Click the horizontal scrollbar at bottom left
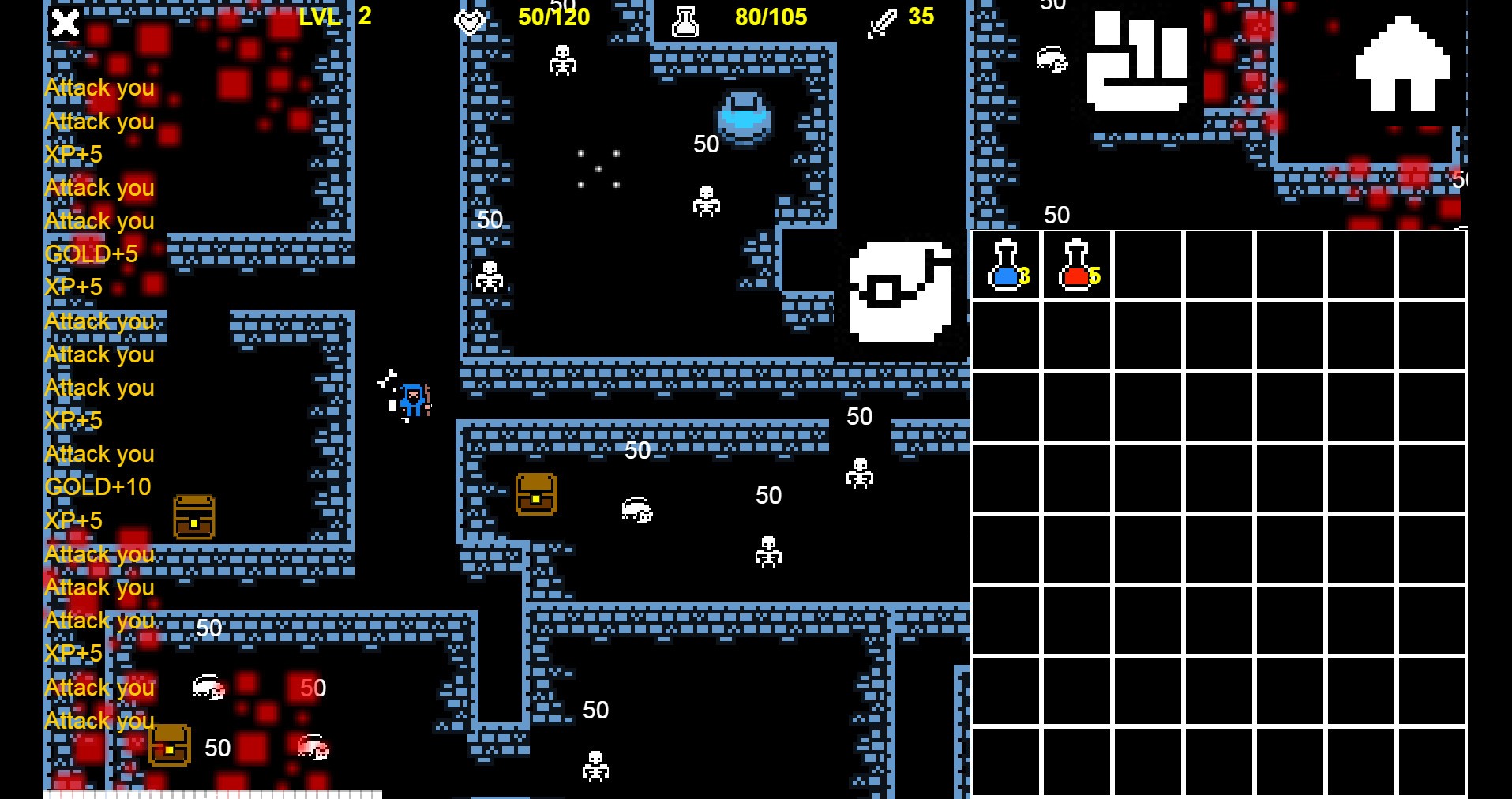The image size is (1512, 799). coord(213,793)
